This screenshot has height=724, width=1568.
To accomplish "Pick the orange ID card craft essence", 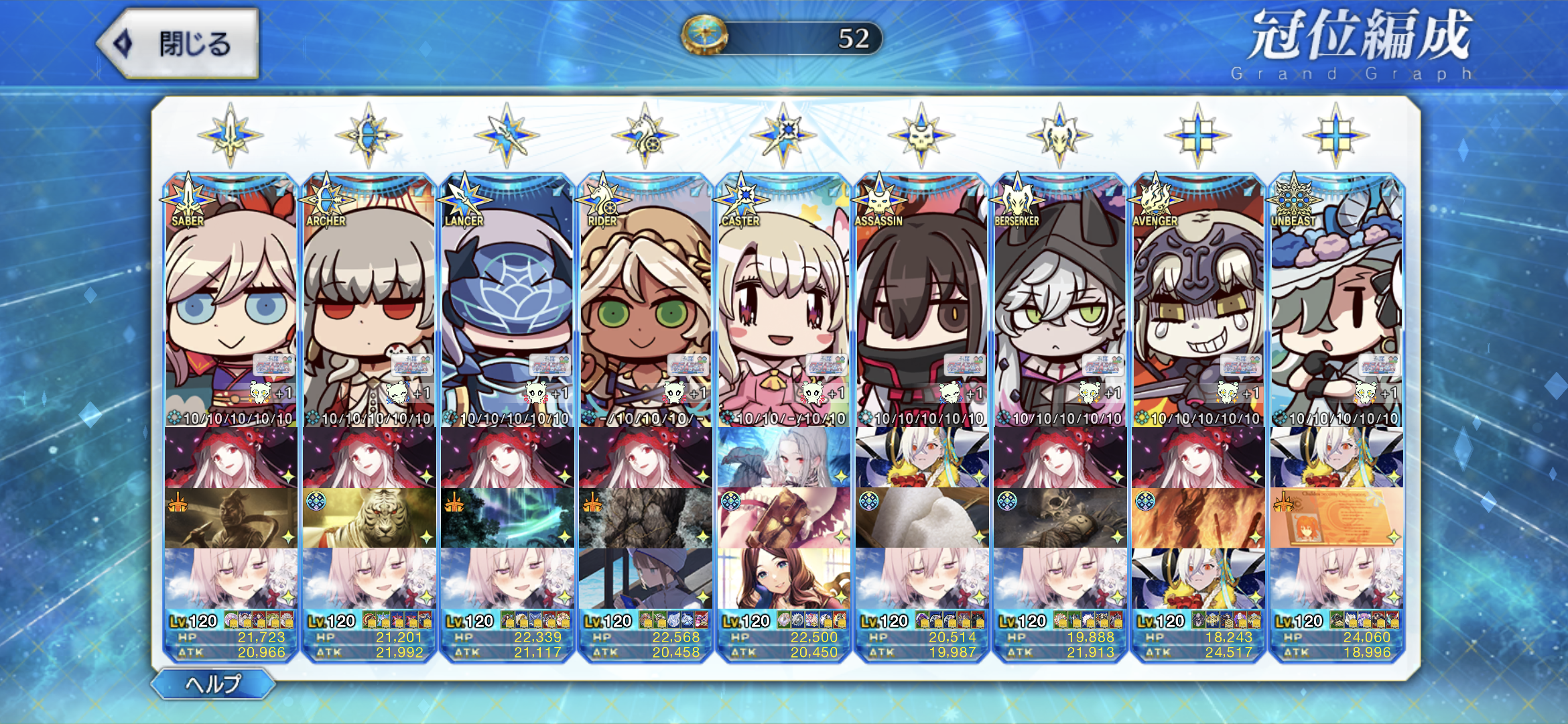I will click(1335, 518).
